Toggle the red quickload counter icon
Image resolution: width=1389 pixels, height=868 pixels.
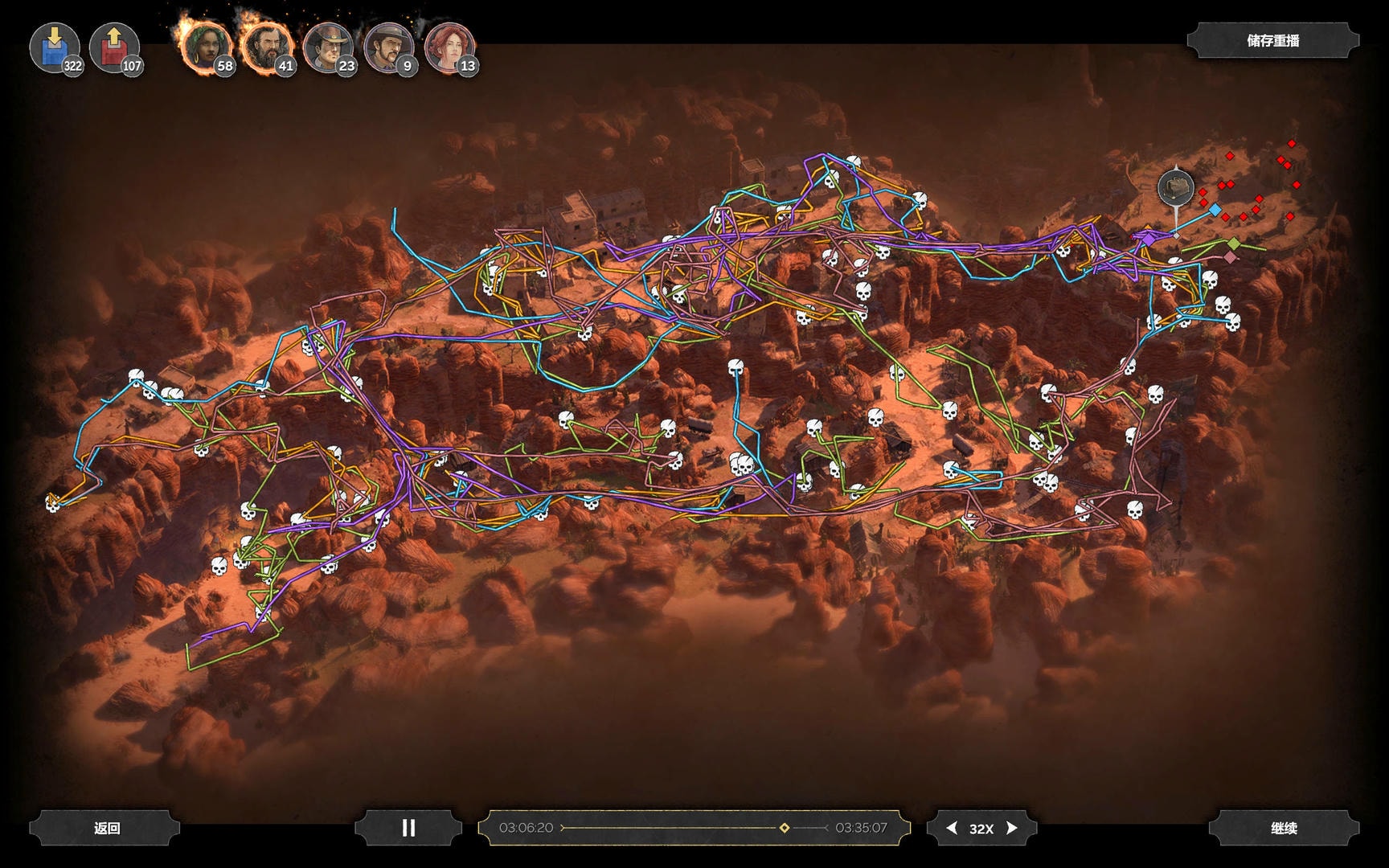coord(114,47)
